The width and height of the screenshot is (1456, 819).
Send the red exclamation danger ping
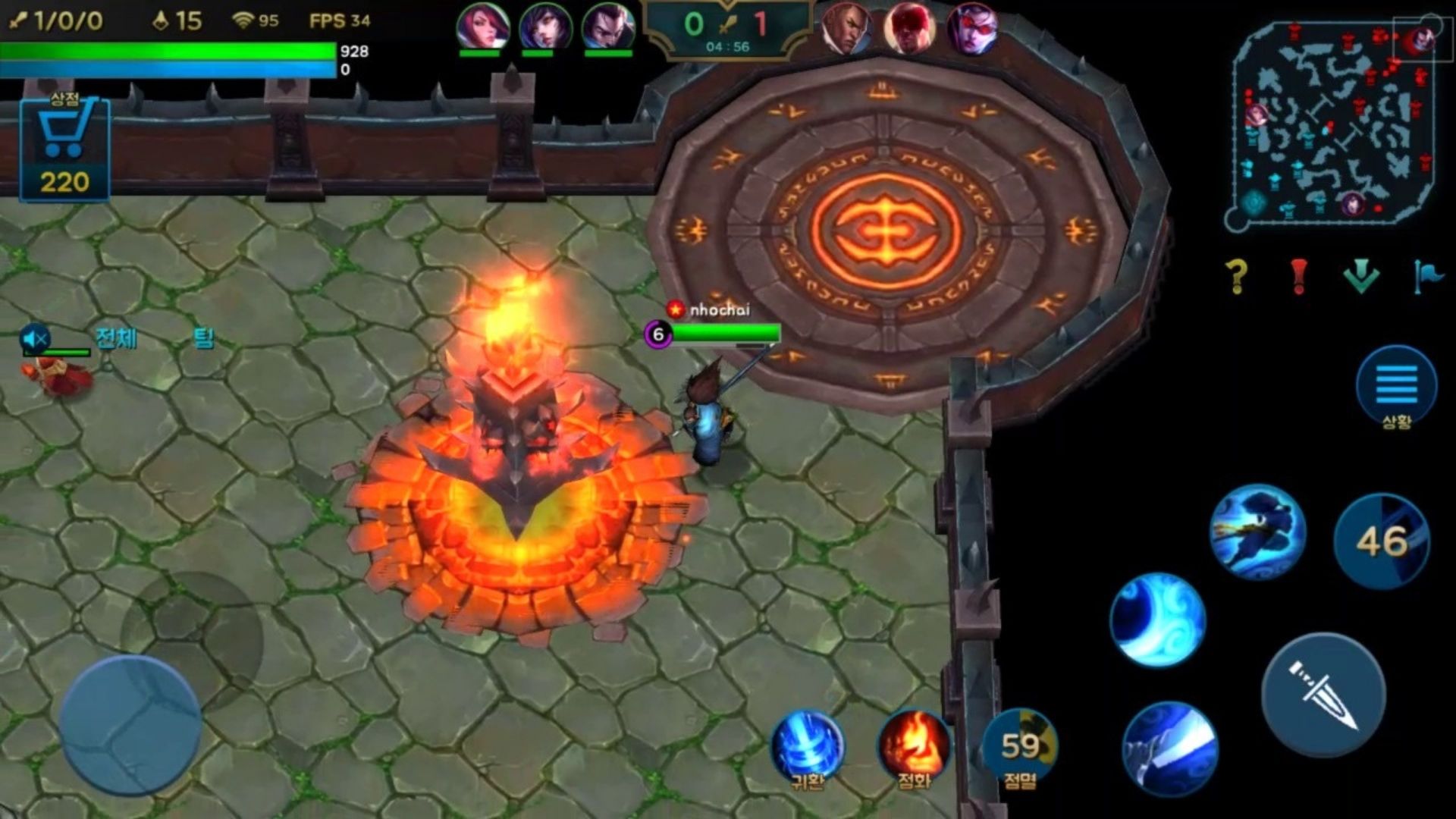[1299, 276]
